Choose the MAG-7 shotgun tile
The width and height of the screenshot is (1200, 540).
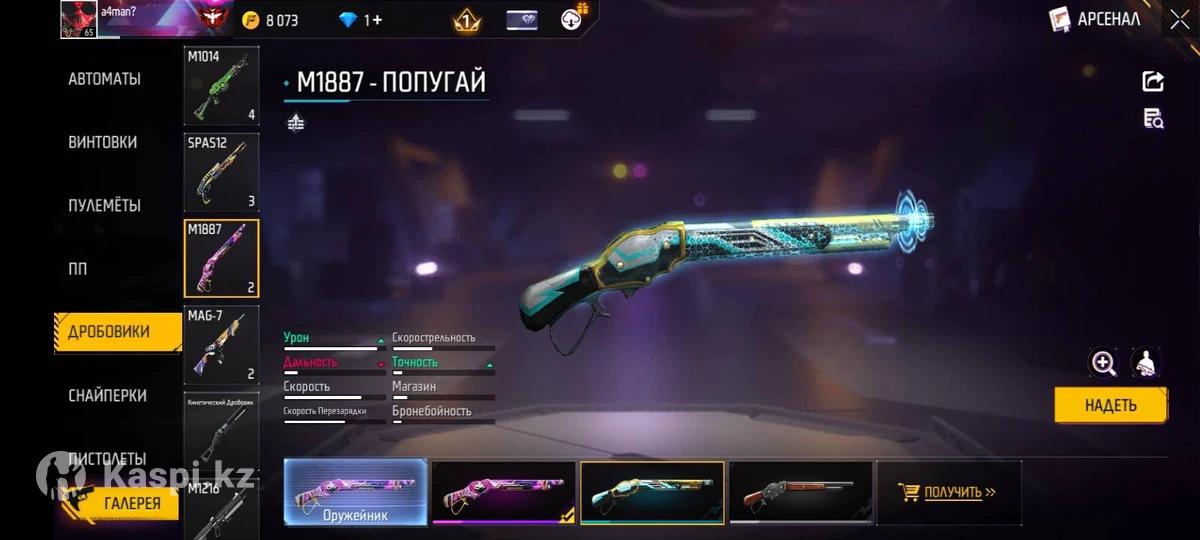coord(221,345)
